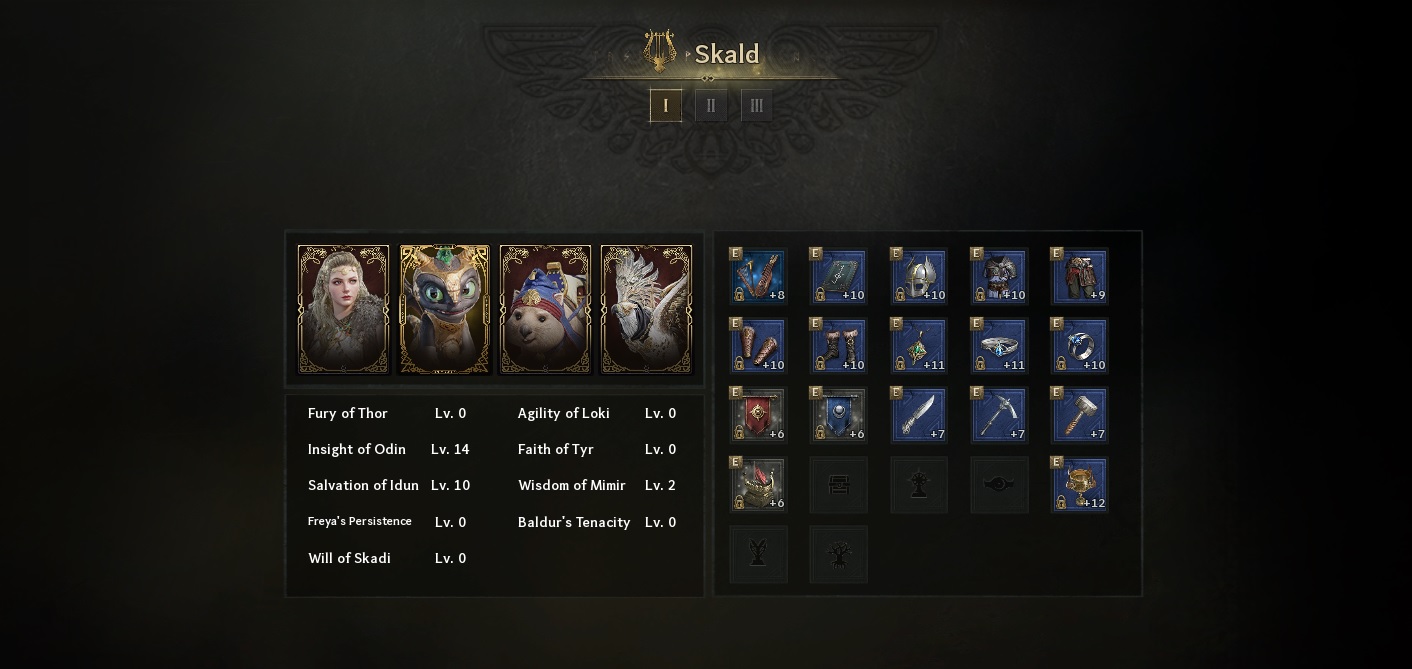Open the green gem necklace slot
Image resolution: width=1412 pixels, height=669 pixels.
[918, 346]
